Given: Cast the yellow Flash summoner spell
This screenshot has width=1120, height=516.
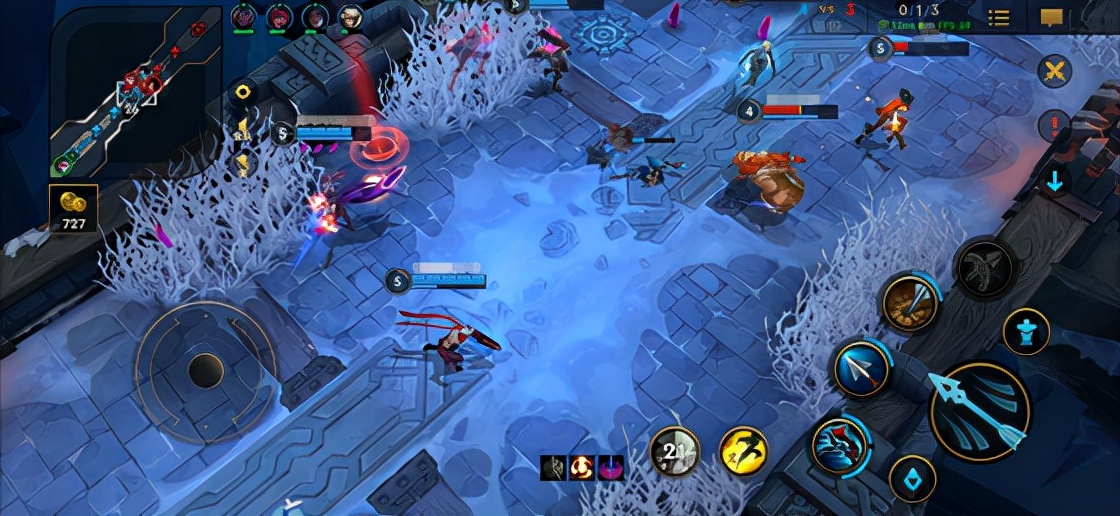Looking at the screenshot, I should point(744,451).
